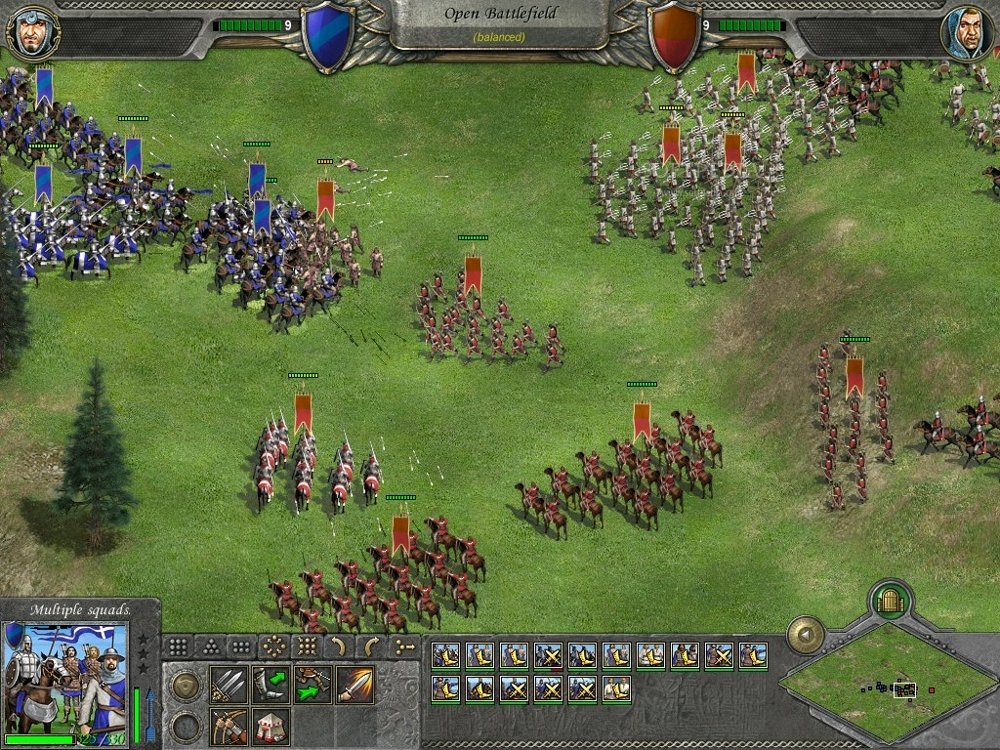Image resolution: width=1000 pixels, height=750 pixels.
Task: Activate the three swords attack command
Action: (228, 685)
